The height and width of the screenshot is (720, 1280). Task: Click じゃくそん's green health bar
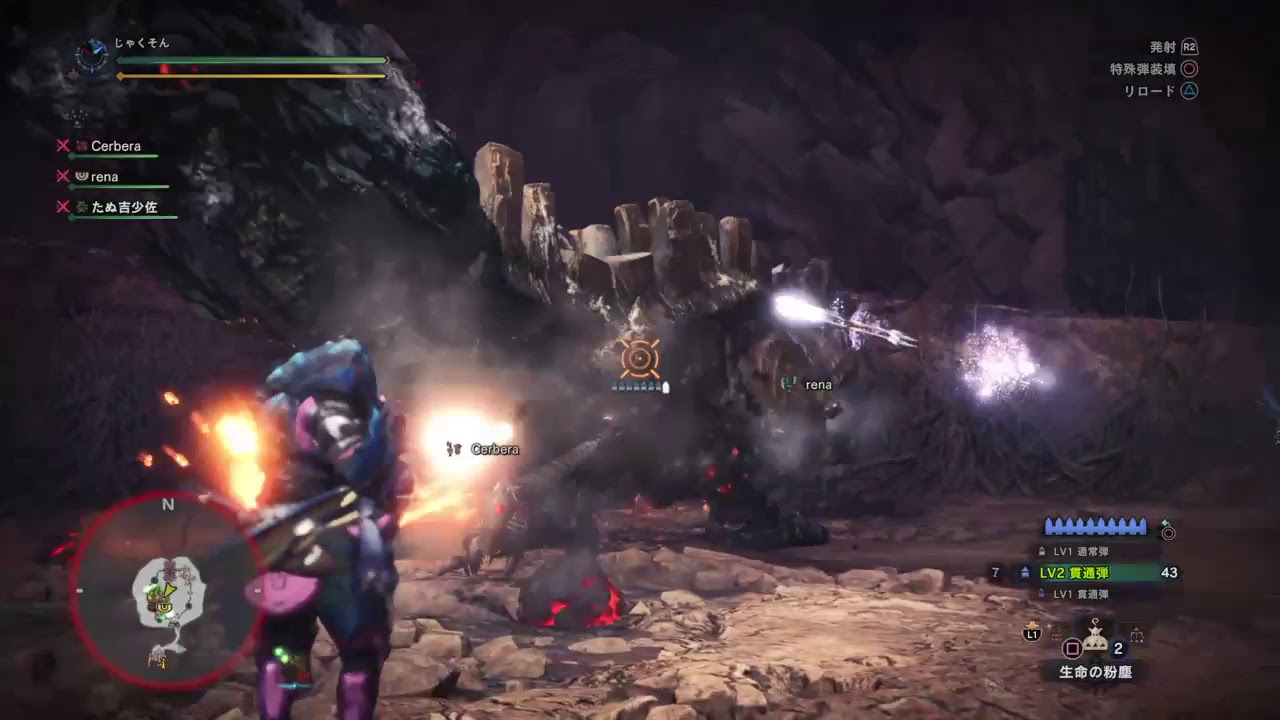250,60
